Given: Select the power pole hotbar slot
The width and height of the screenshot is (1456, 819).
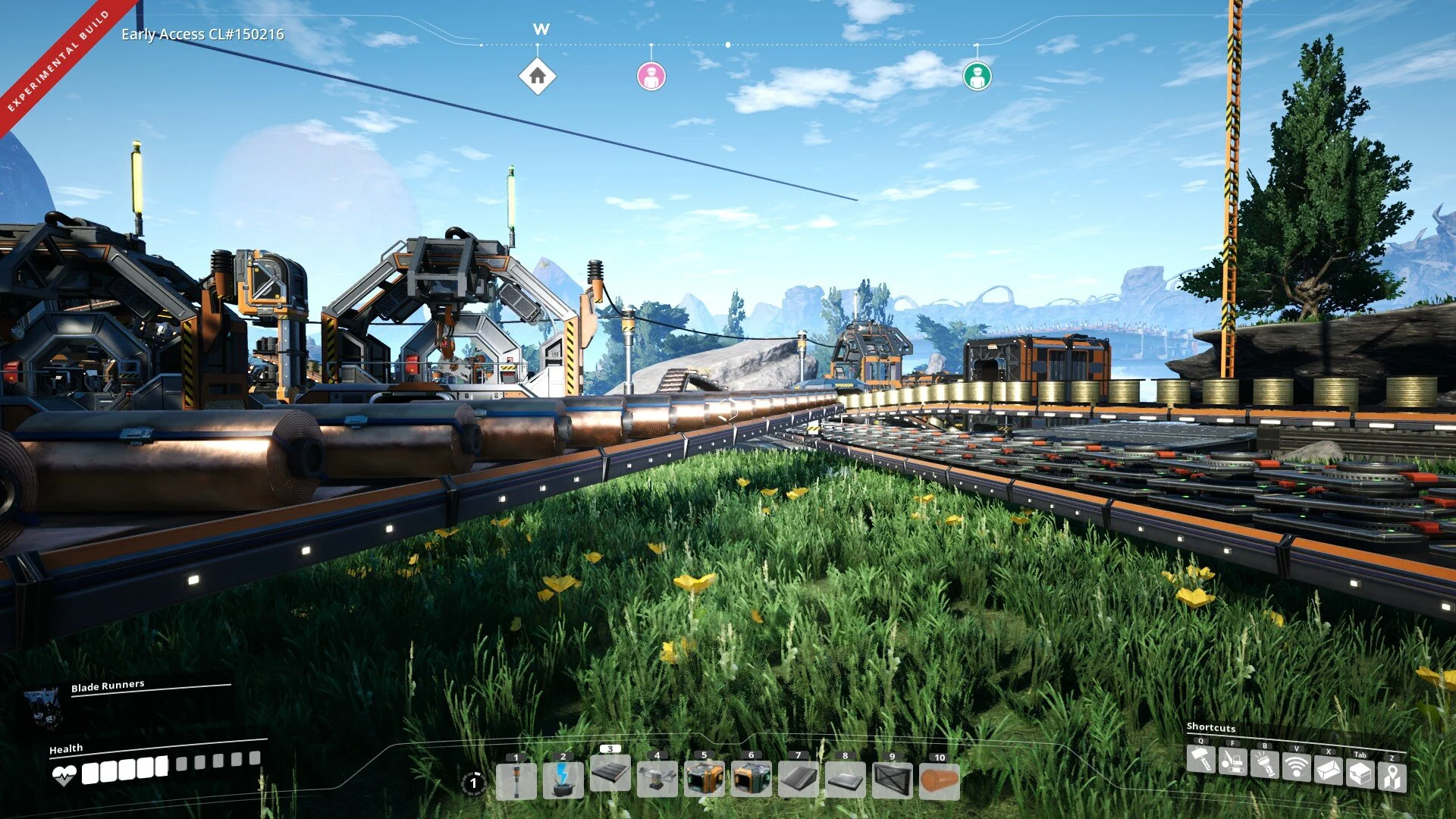Looking at the screenshot, I should [516, 781].
